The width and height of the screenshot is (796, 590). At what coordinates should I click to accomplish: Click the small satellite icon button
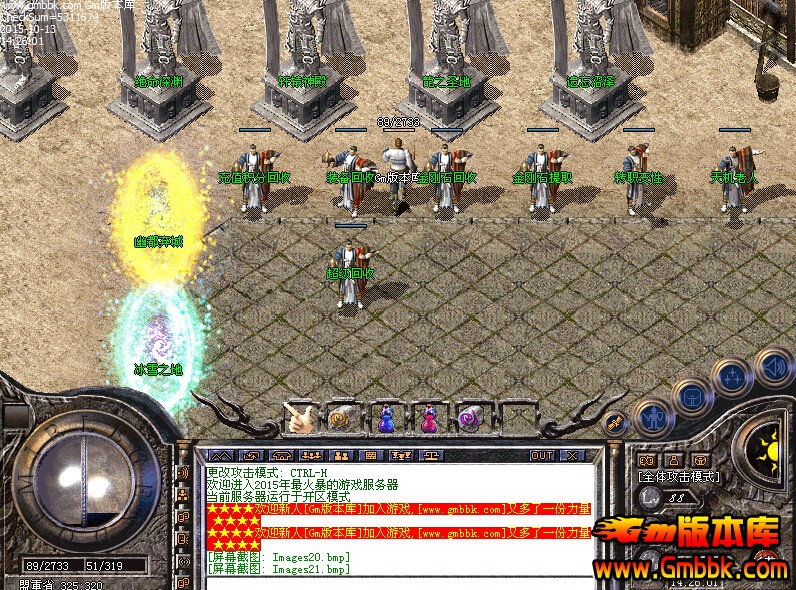[617, 424]
